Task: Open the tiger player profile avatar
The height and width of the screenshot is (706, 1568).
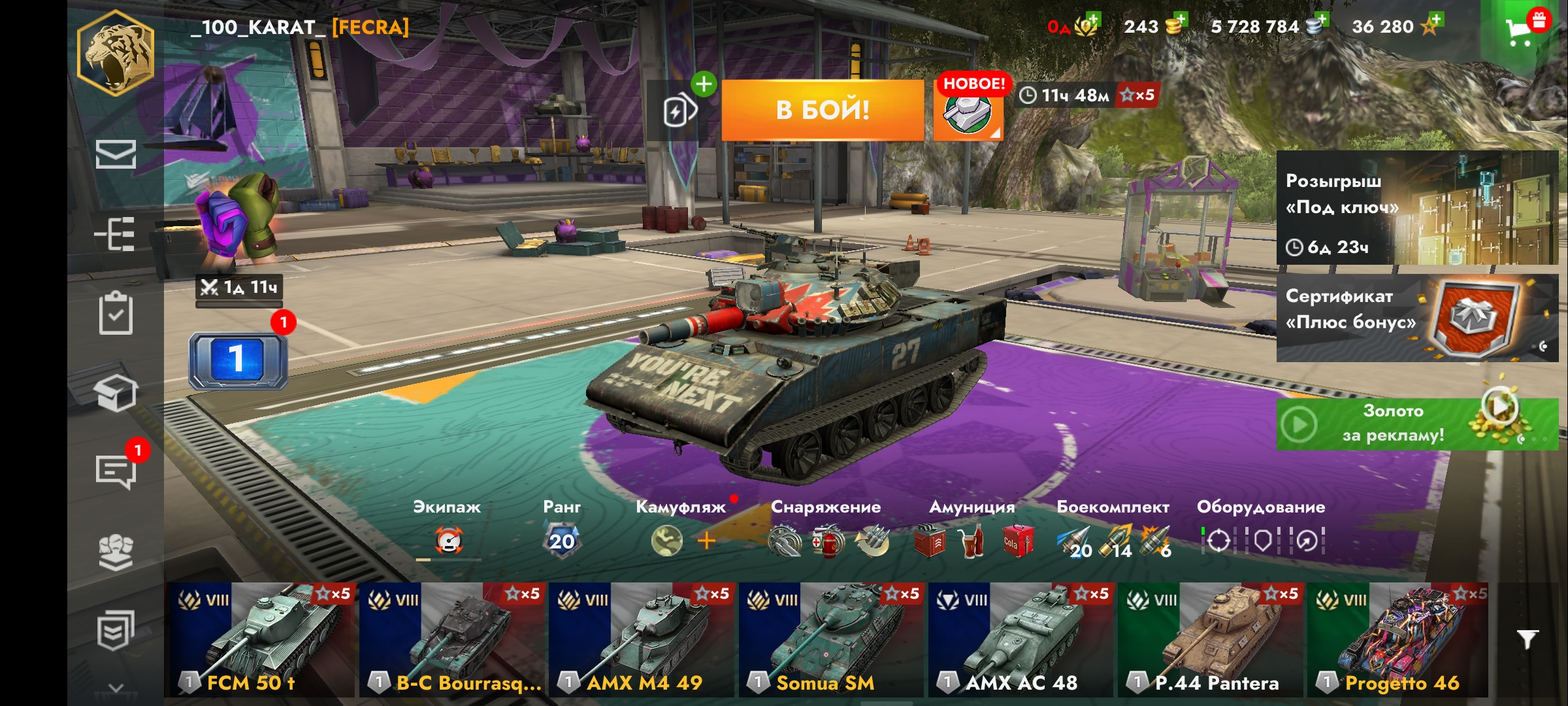Action: click(116, 54)
